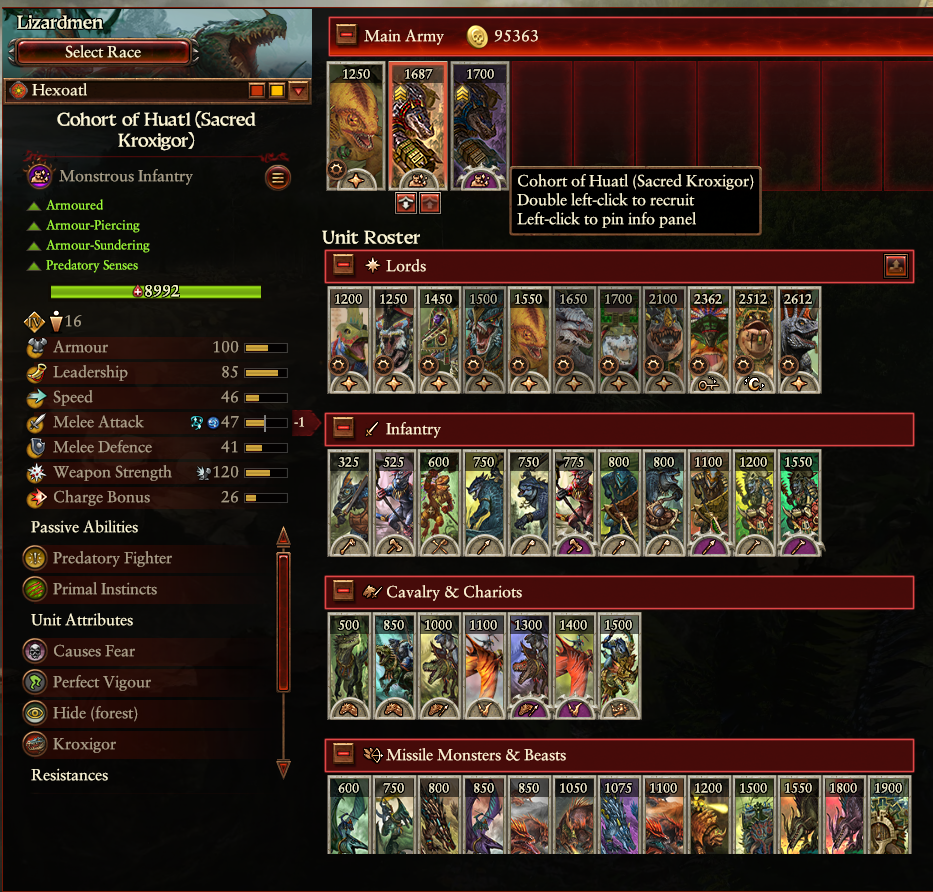Click the button at Lords header's right end

pos(896,265)
